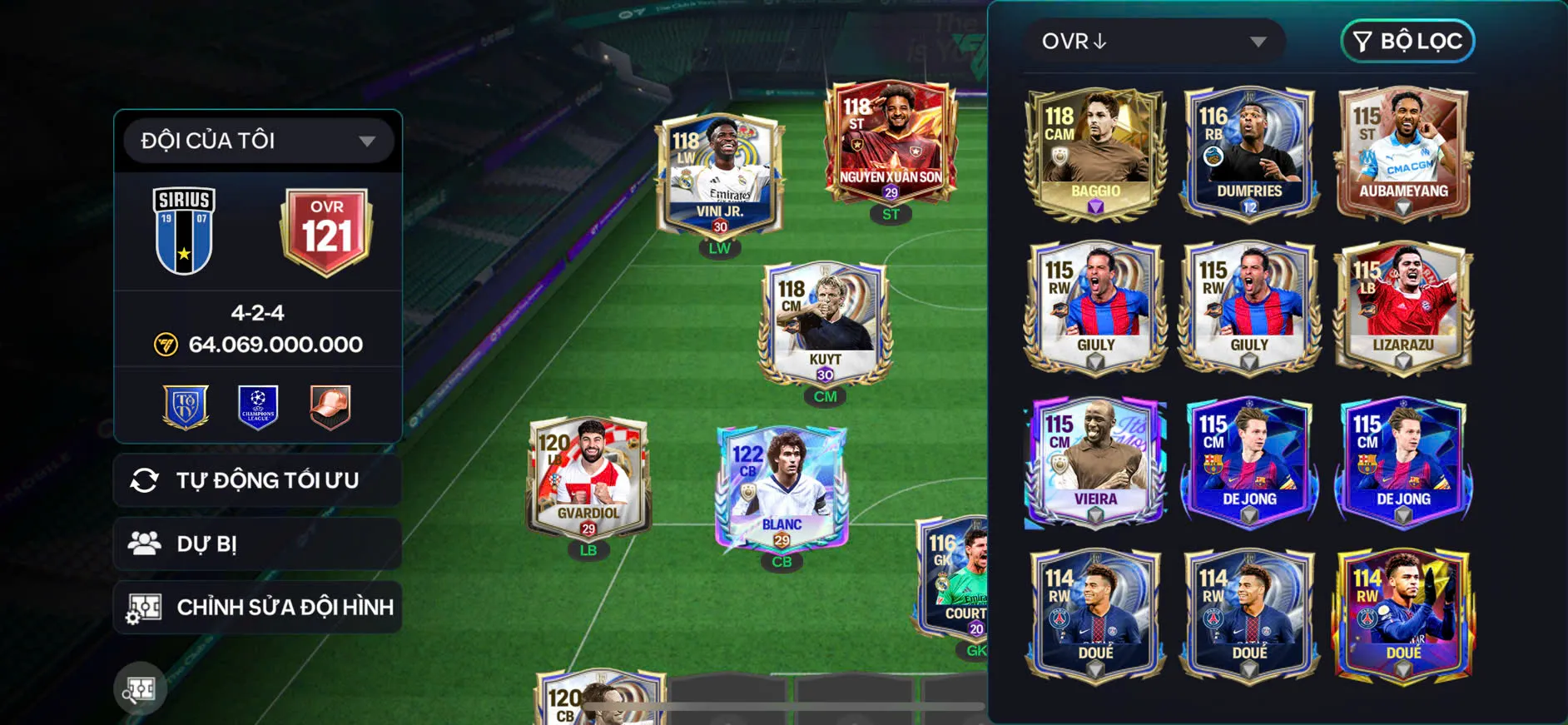Click the round formation icon button
The height and width of the screenshot is (725, 1568).
point(140,688)
